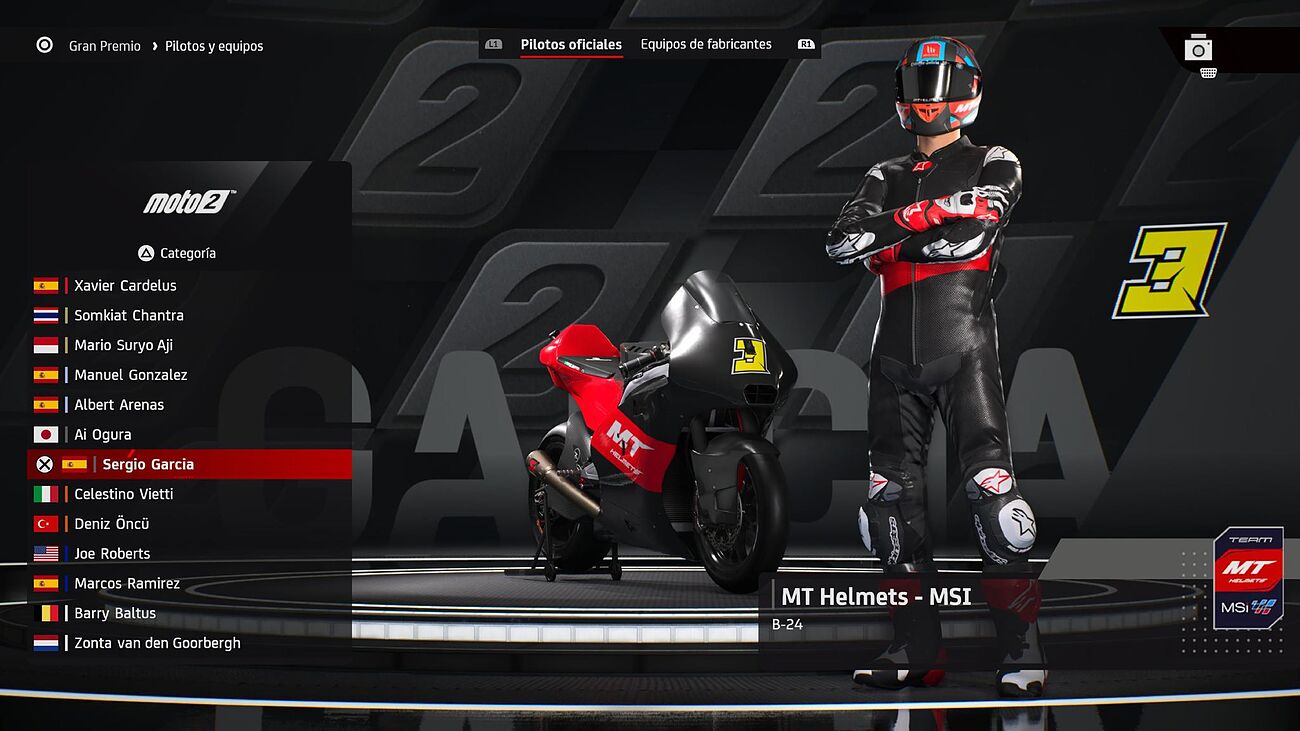Choose Somkiat Chantra from the list
This screenshot has width=1300, height=731.
tap(129, 316)
